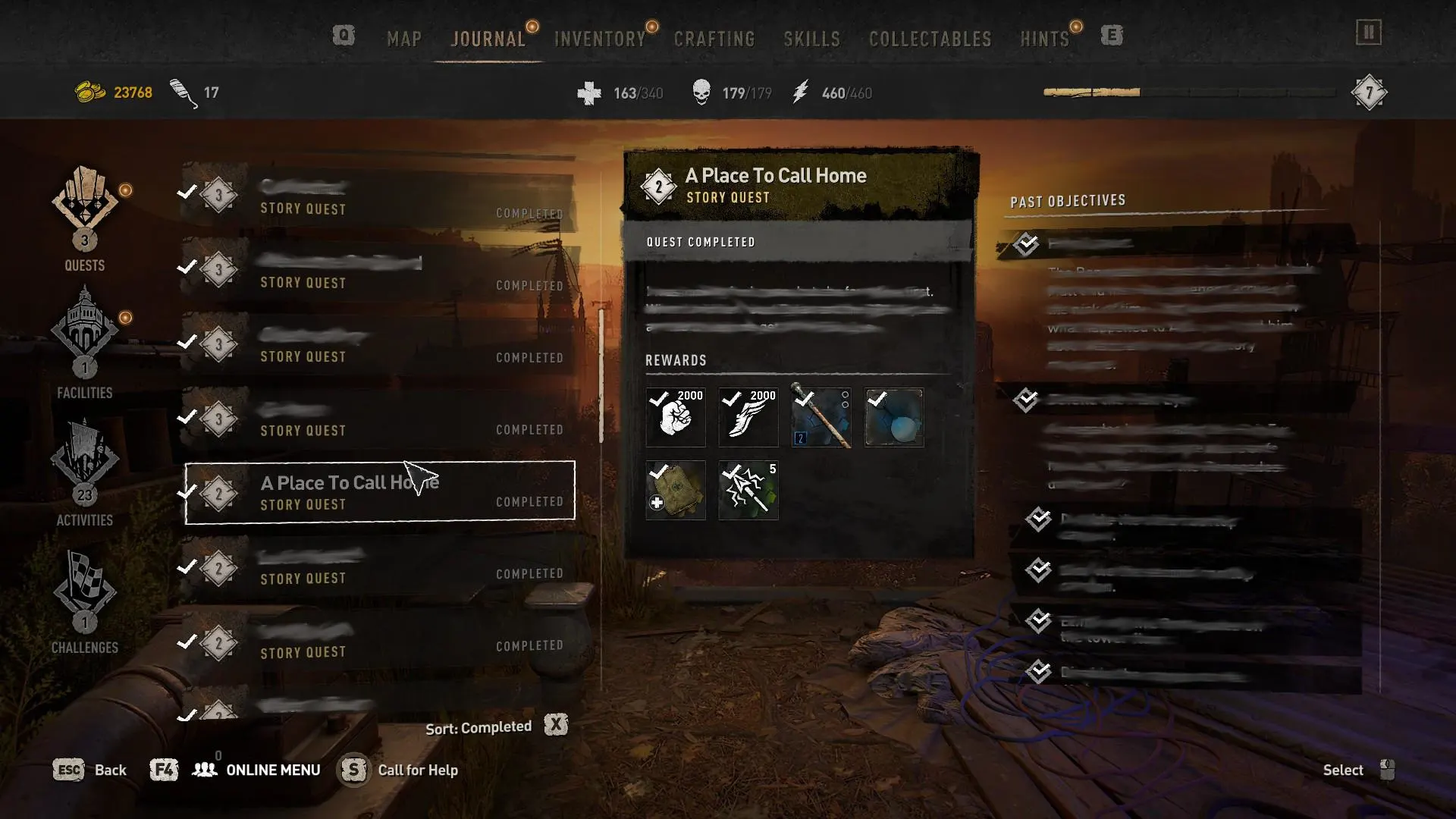Click the winged foot parkour XP reward
The image size is (1456, 819).
click(748, 417)
